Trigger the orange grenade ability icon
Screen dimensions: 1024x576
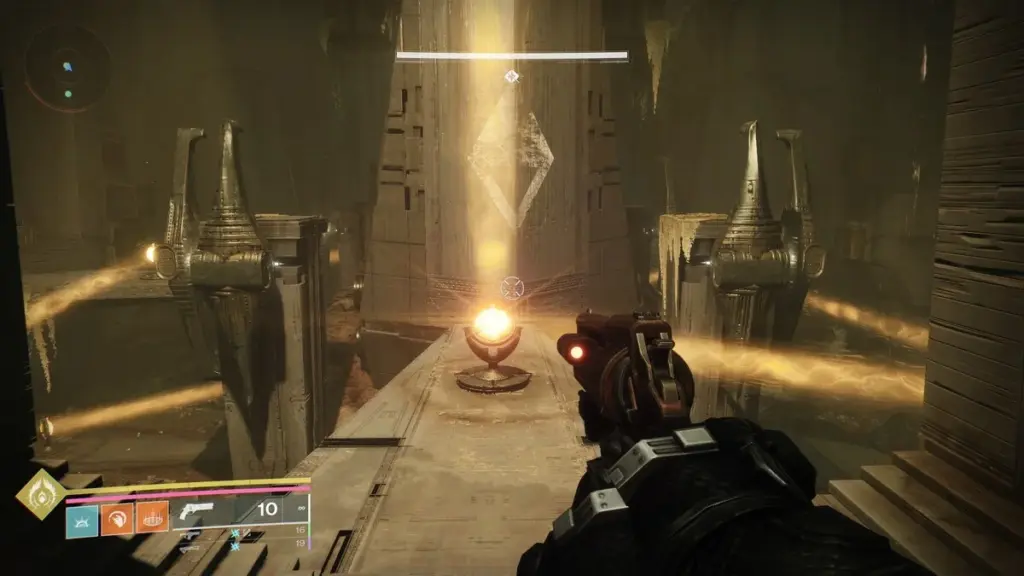tap(152, 519)
